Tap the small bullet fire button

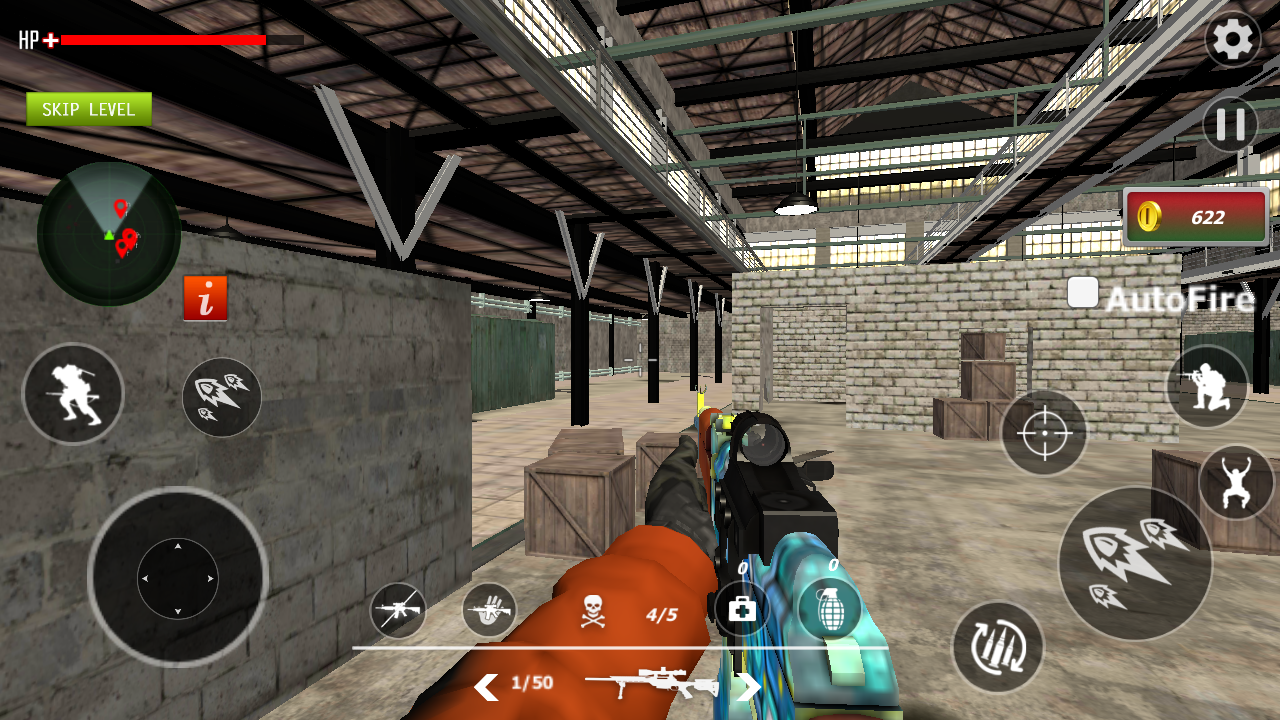[x=222, y=397]
